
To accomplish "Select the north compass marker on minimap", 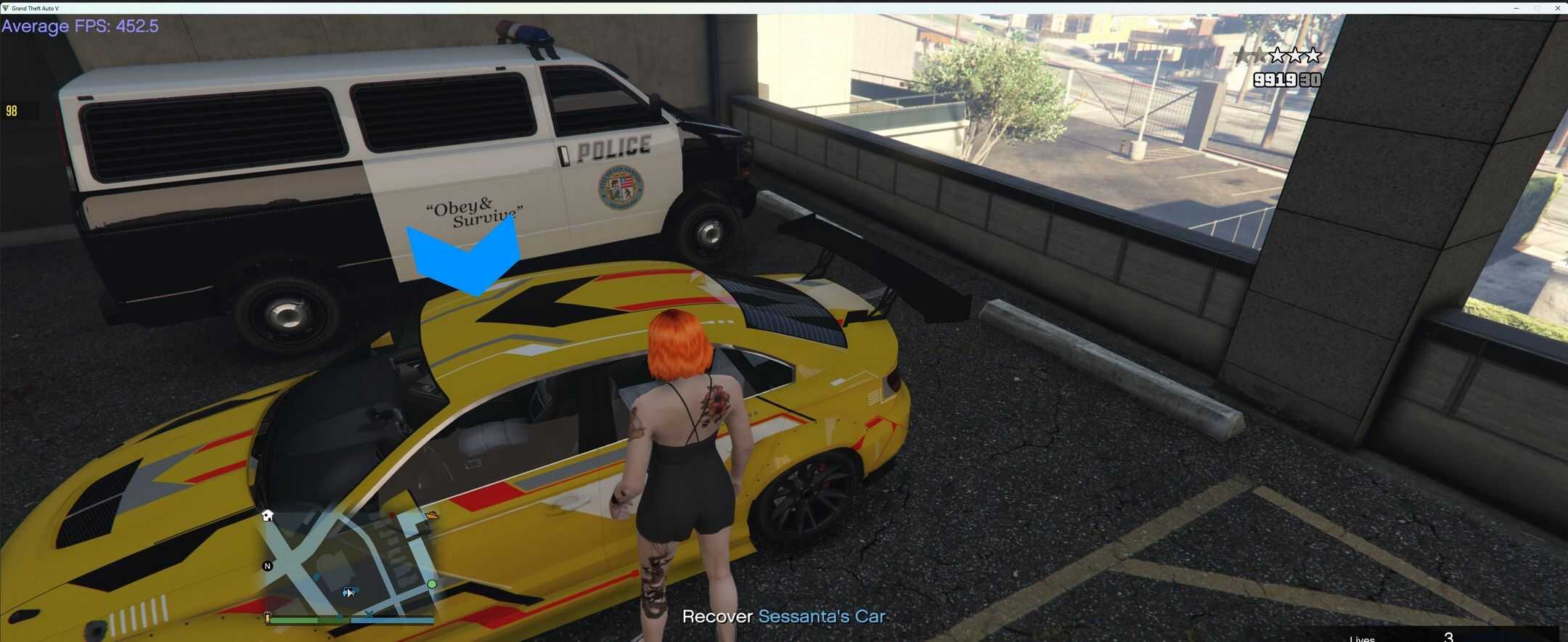I will (x=268, y=566).
